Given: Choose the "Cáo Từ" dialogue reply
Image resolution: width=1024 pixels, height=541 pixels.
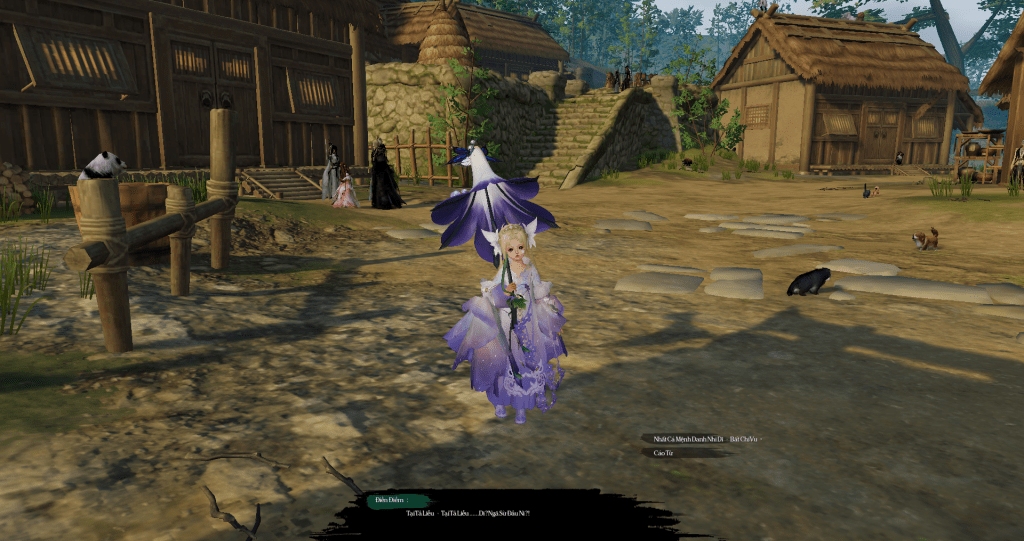Looking at the screenshot, I should (x=662, y=453).
